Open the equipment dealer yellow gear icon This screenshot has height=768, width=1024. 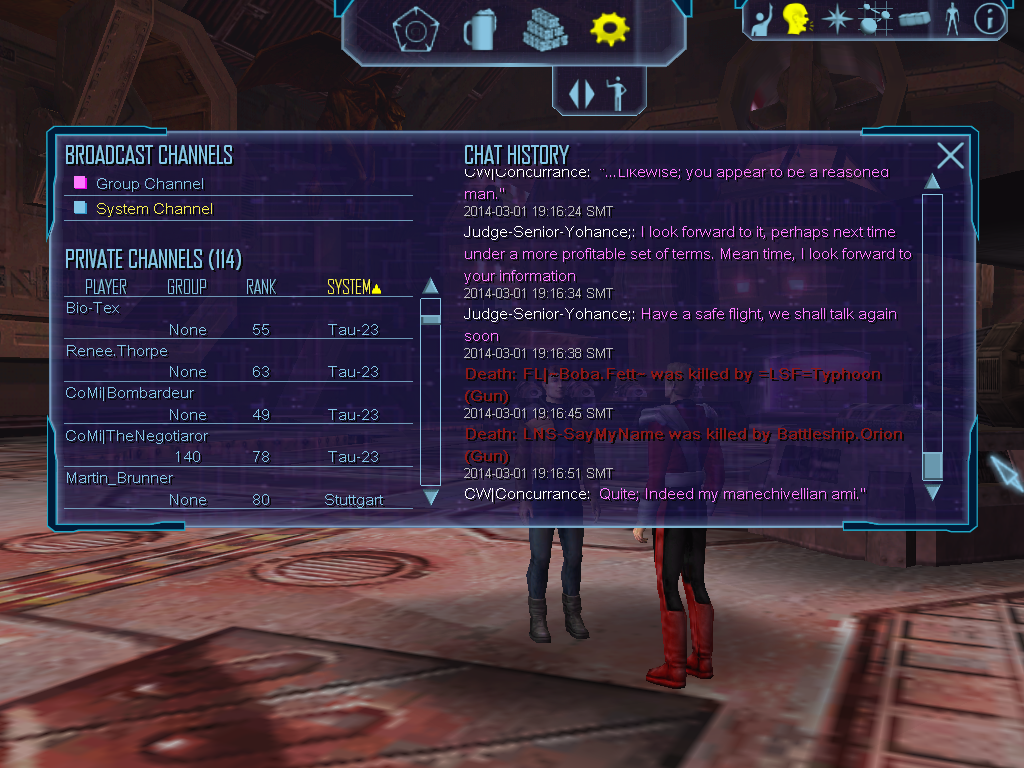coord(609,29)
